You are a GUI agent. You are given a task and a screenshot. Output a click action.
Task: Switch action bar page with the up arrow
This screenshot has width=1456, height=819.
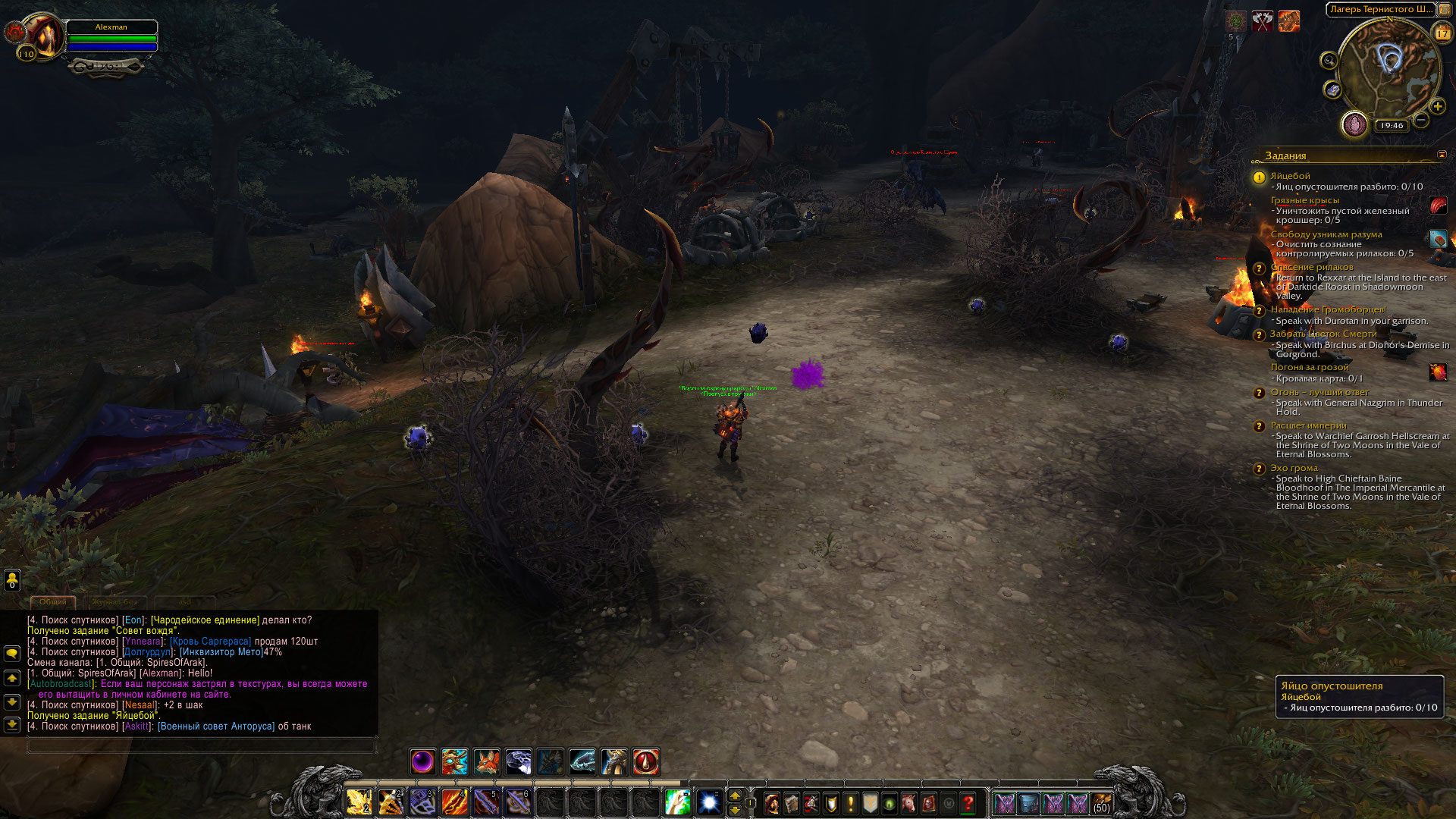click(734, 795)
